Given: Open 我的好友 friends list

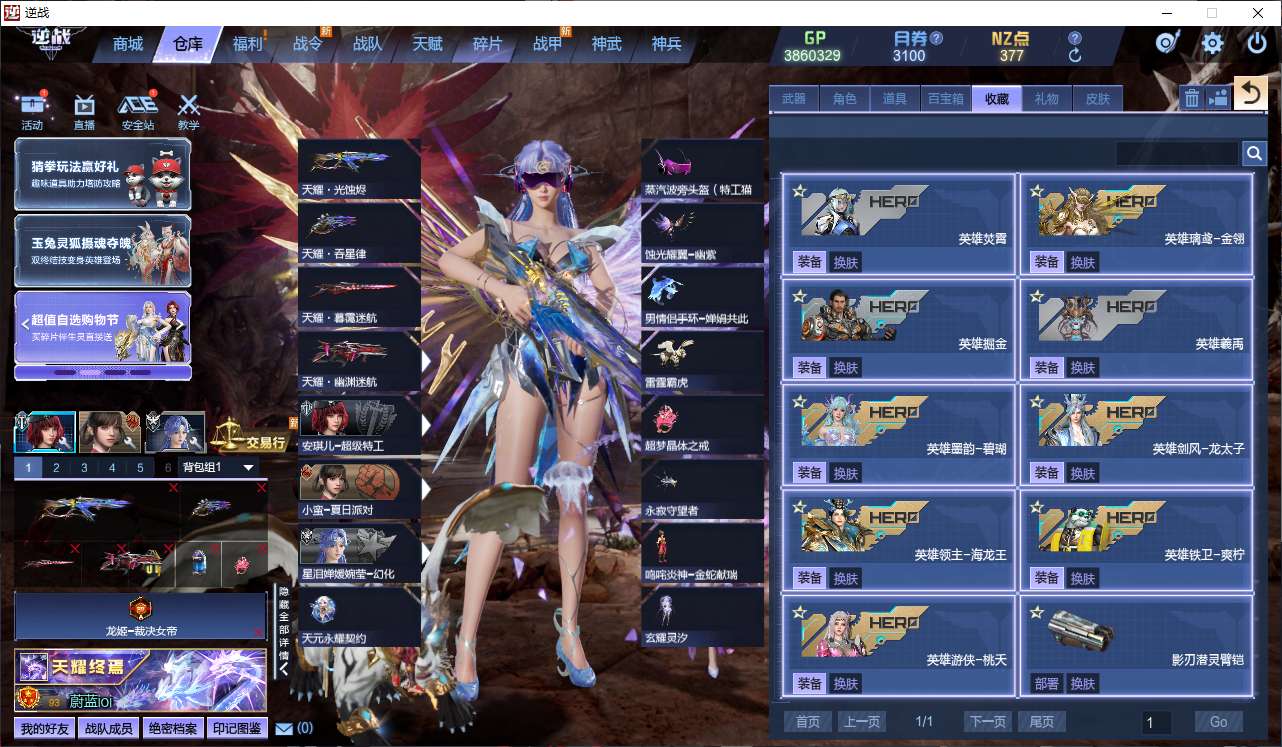Looking at the screenshot, I should 45,728.
